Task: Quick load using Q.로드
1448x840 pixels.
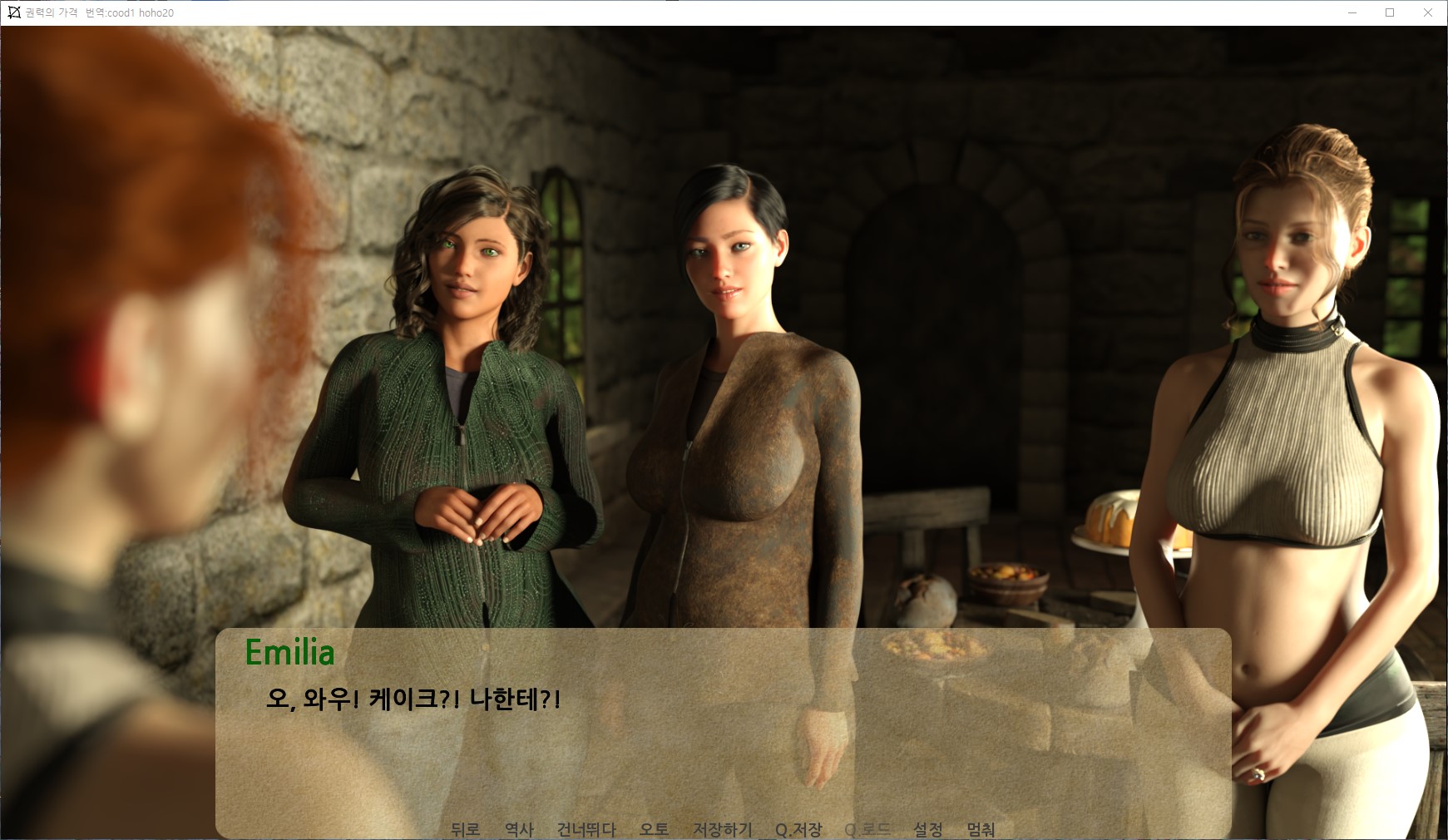Action: [x=867, y=829]
